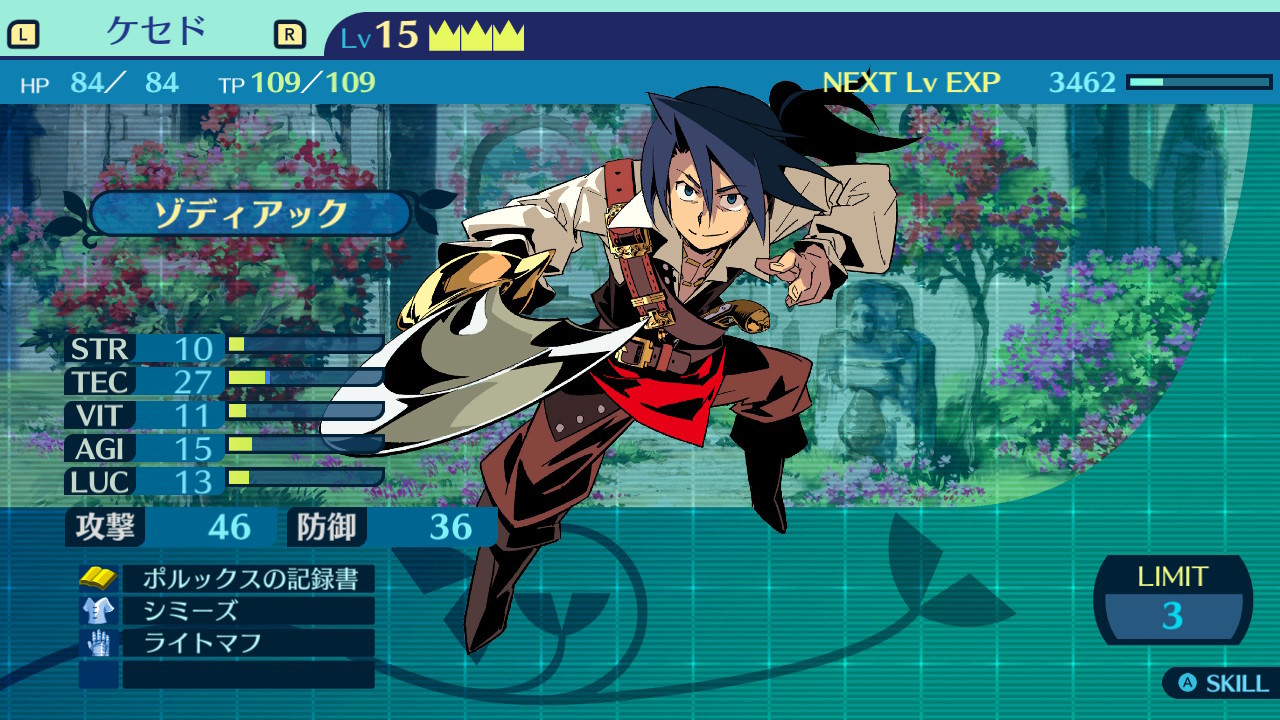This screenshot has width=1280, height=720.
Task: Select the ポルックスの記録書 weapon slot
Action: click(248, 579)
